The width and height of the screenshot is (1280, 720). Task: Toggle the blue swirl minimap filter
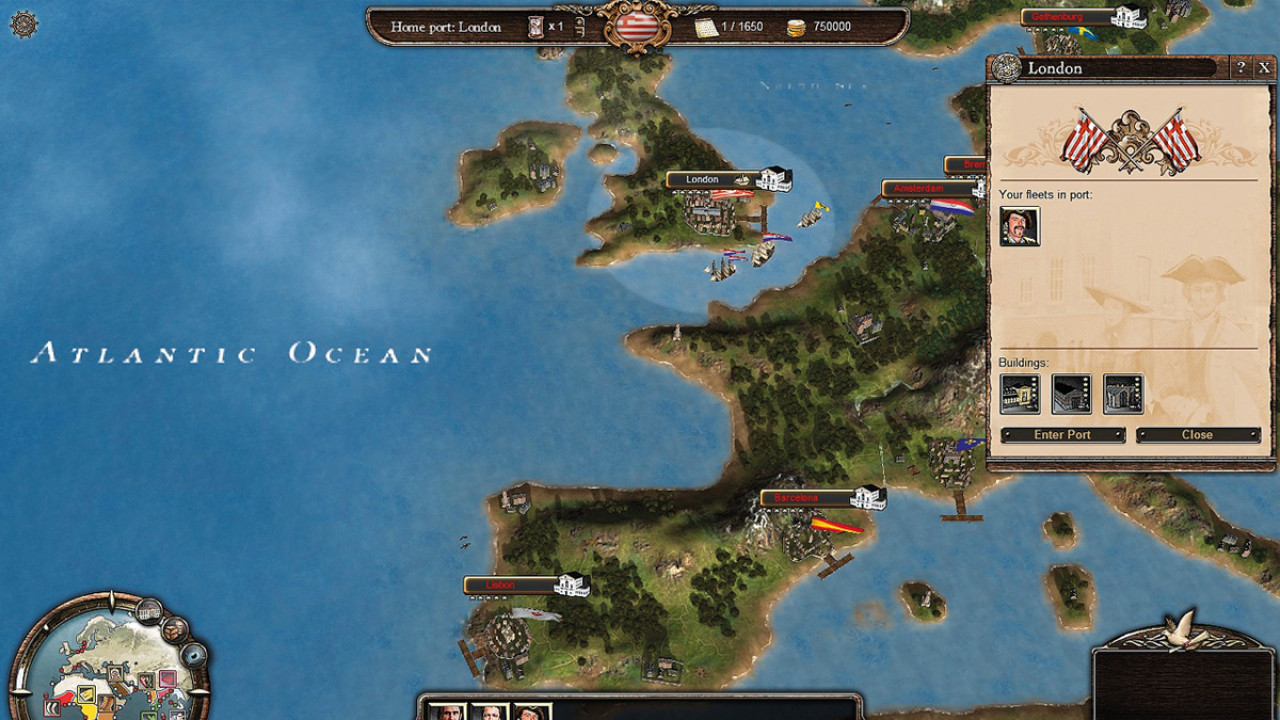pos(193,656)
